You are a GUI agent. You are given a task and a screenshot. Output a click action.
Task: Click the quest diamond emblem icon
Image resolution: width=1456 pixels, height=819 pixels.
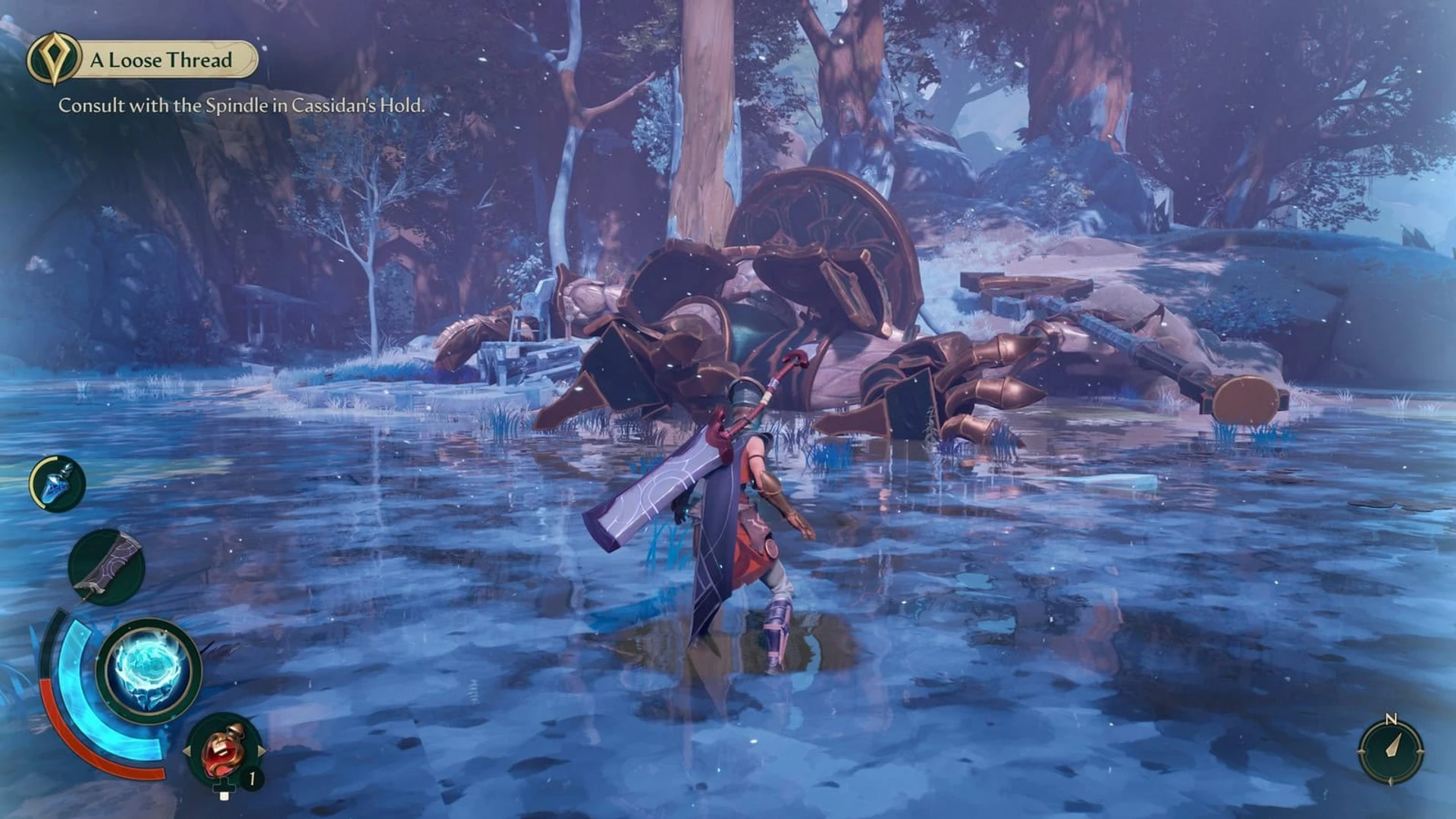(x=53, y=58)
